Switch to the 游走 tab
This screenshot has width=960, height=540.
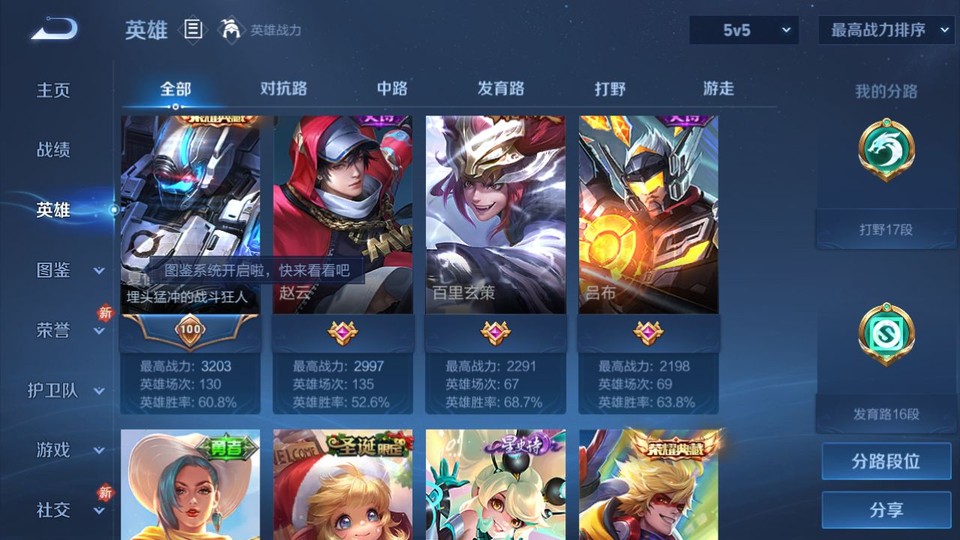click(x=718, y=89)
